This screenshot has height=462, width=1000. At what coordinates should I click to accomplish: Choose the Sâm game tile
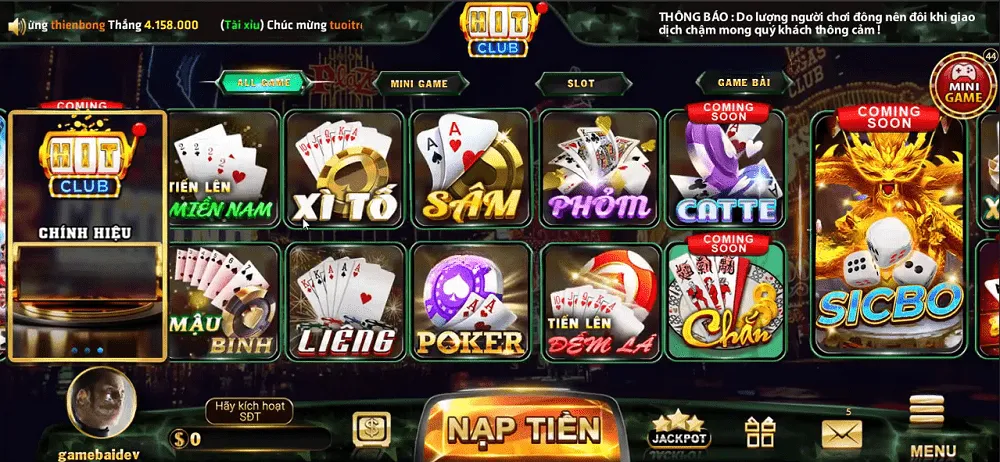point(471,170)
